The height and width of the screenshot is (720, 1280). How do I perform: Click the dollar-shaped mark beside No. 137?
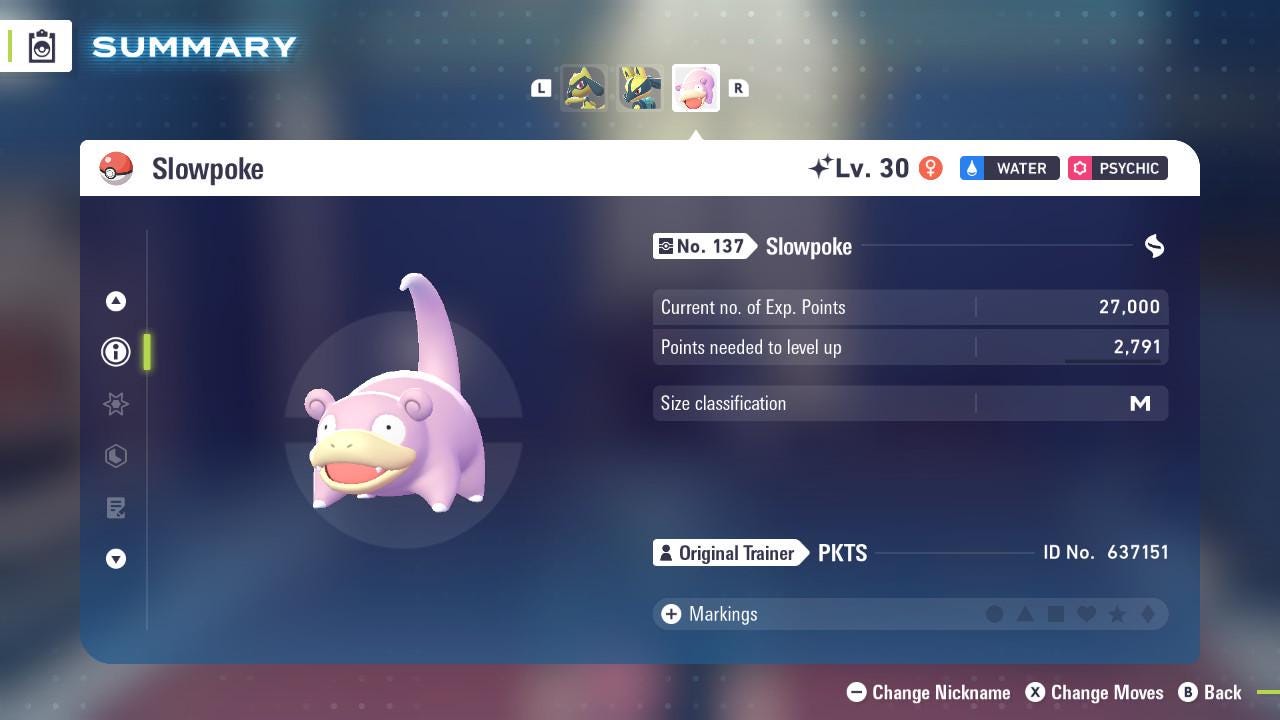tap(1154, 246)
